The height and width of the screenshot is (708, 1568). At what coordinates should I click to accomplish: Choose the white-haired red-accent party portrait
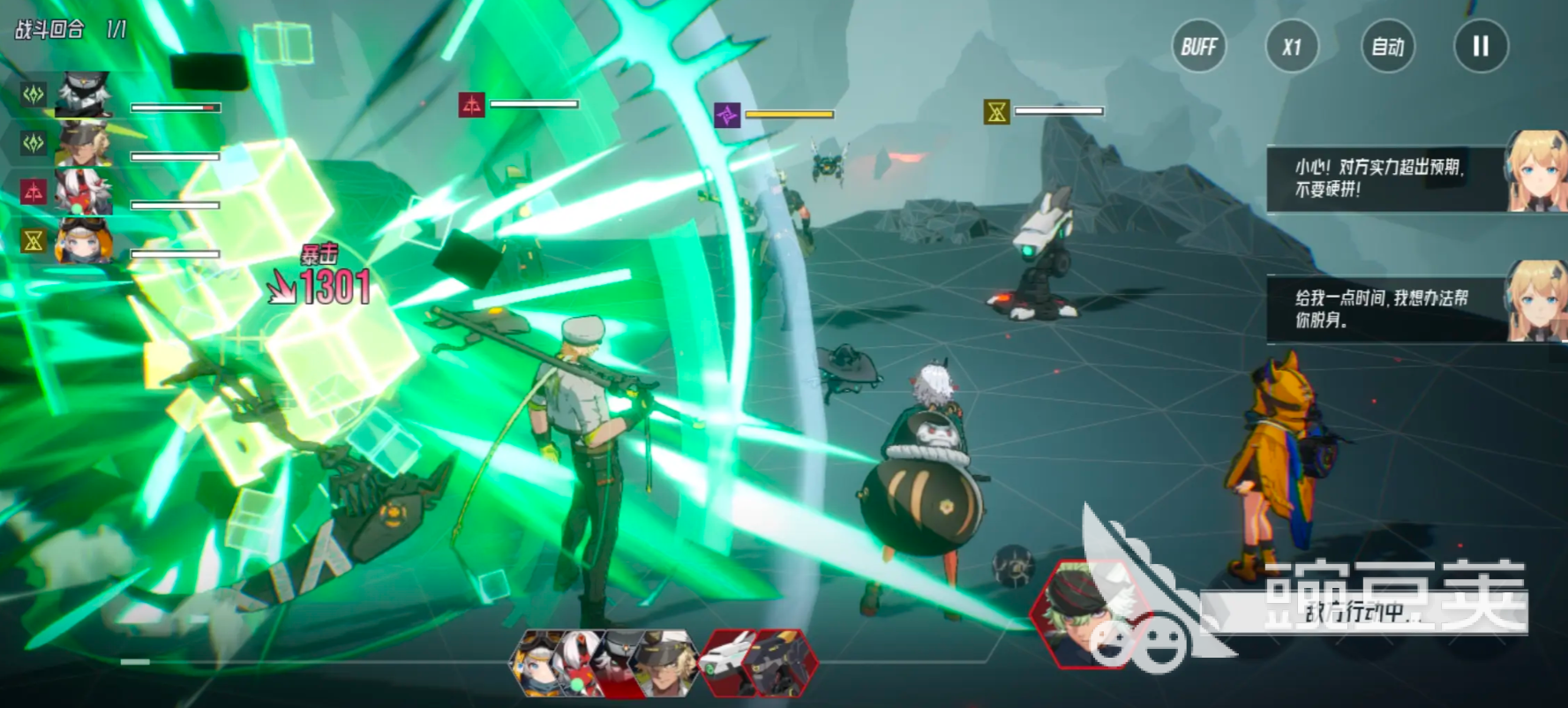tap(84, 192)
